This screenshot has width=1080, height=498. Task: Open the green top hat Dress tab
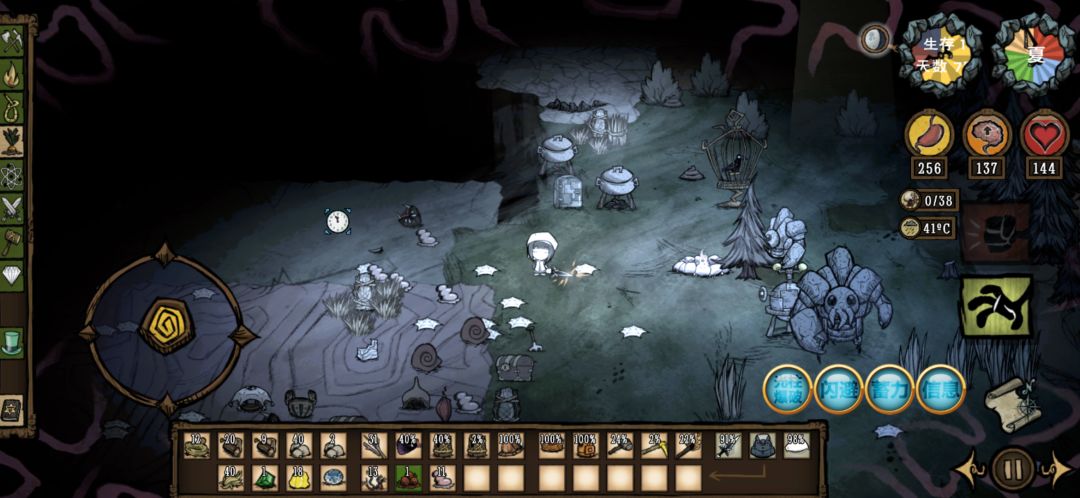coord(12,340)
